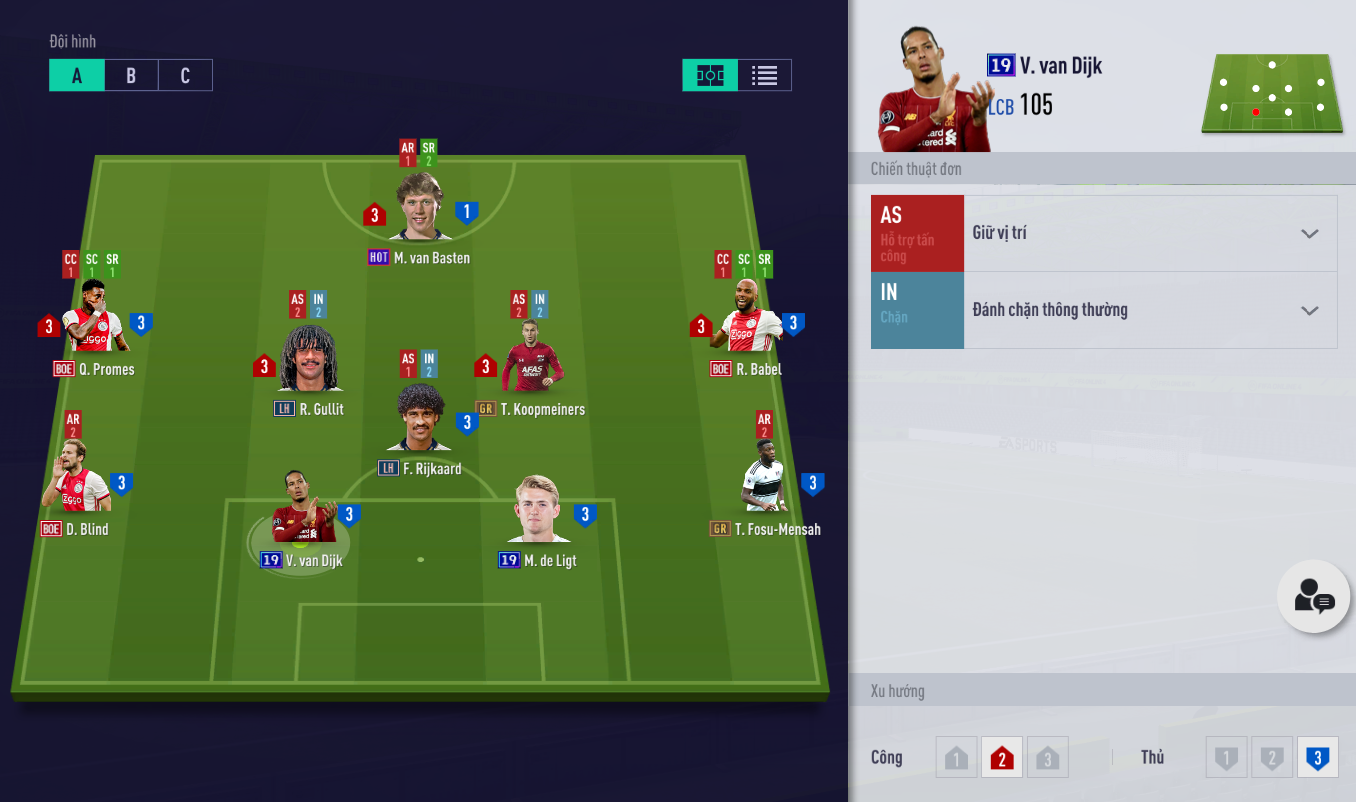Choose F. Rijkaard on the pitch
The height and width of the screenshot is (802, 1356).
pos(419,420)
